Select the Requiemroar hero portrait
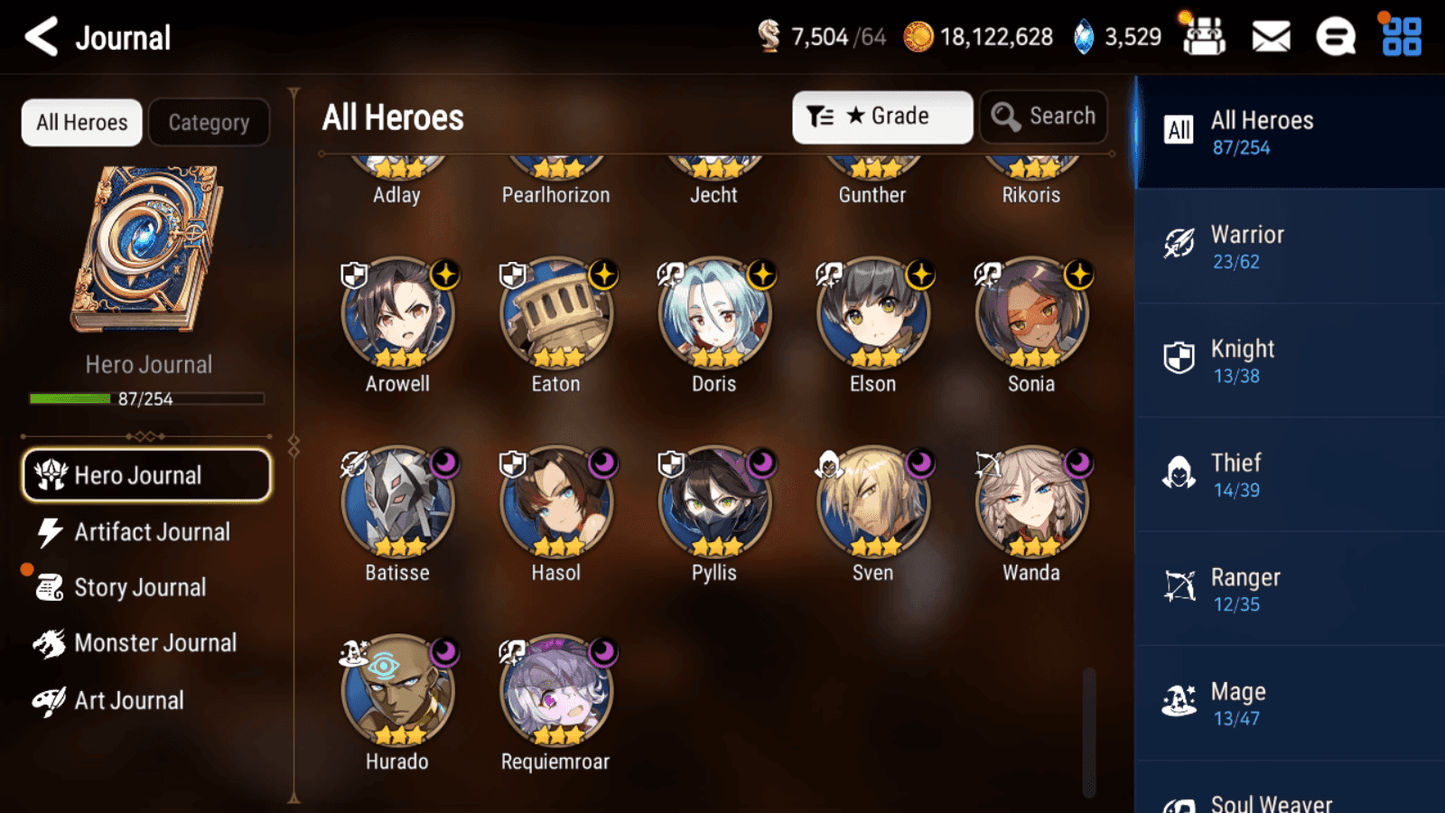This screenshot has width=1445, height=813. point(556,690)
